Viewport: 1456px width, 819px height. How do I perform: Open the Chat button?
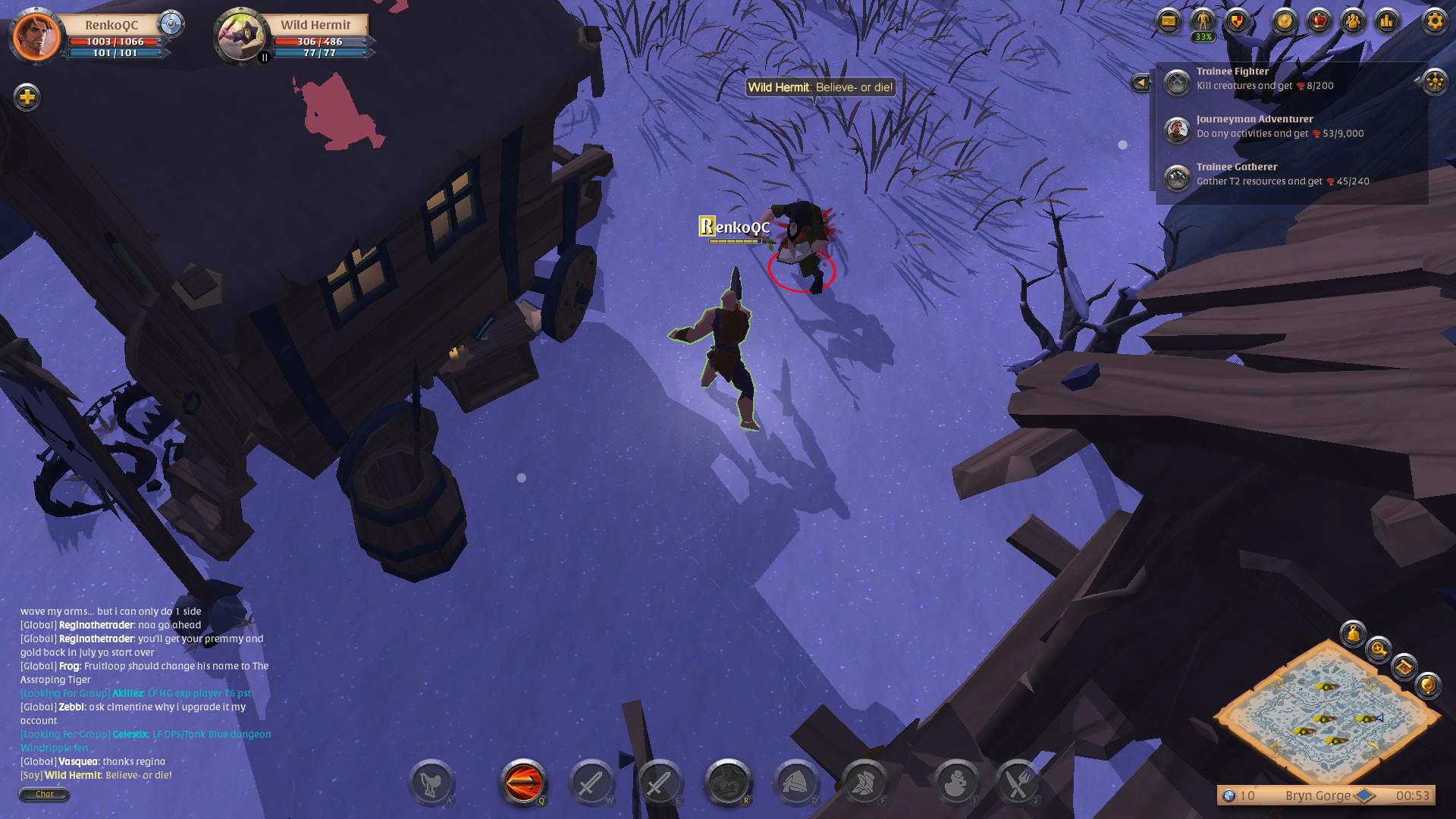(44, 794)
